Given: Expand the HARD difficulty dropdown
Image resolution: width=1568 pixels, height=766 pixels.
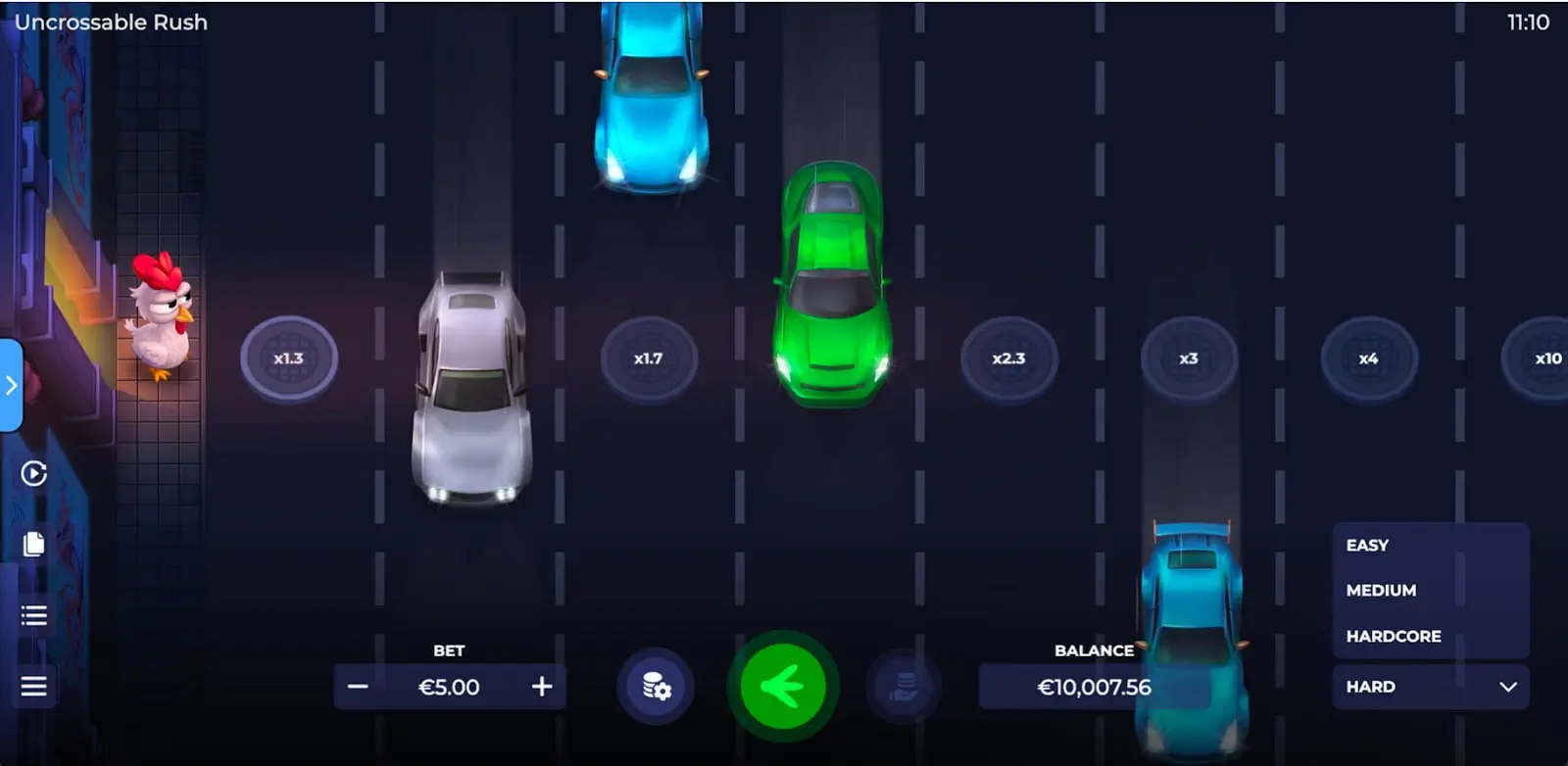Looking at the screenshot, I should tap(1430, 687).
